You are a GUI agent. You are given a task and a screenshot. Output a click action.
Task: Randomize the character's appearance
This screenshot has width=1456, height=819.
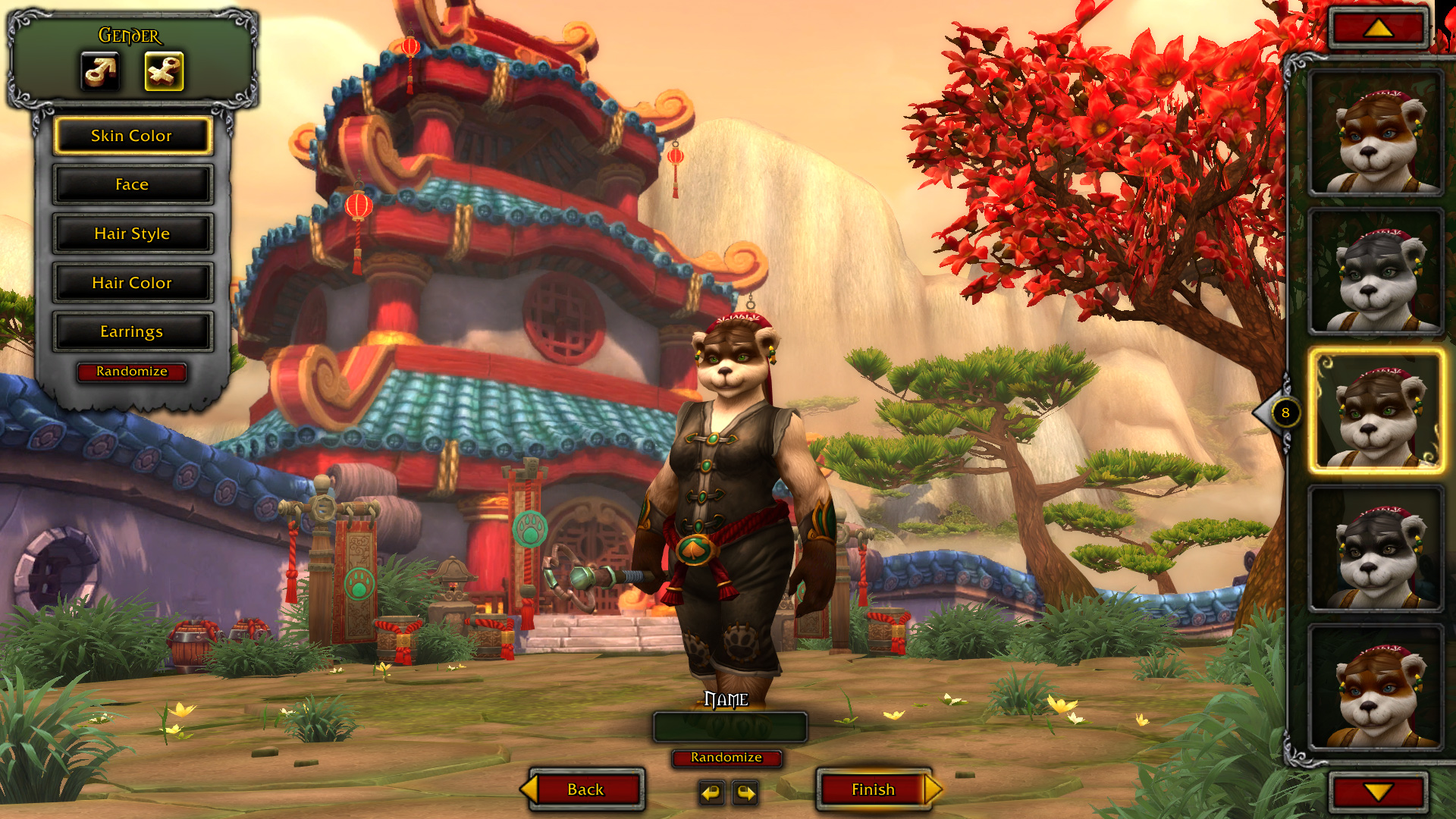click(132, 372)
